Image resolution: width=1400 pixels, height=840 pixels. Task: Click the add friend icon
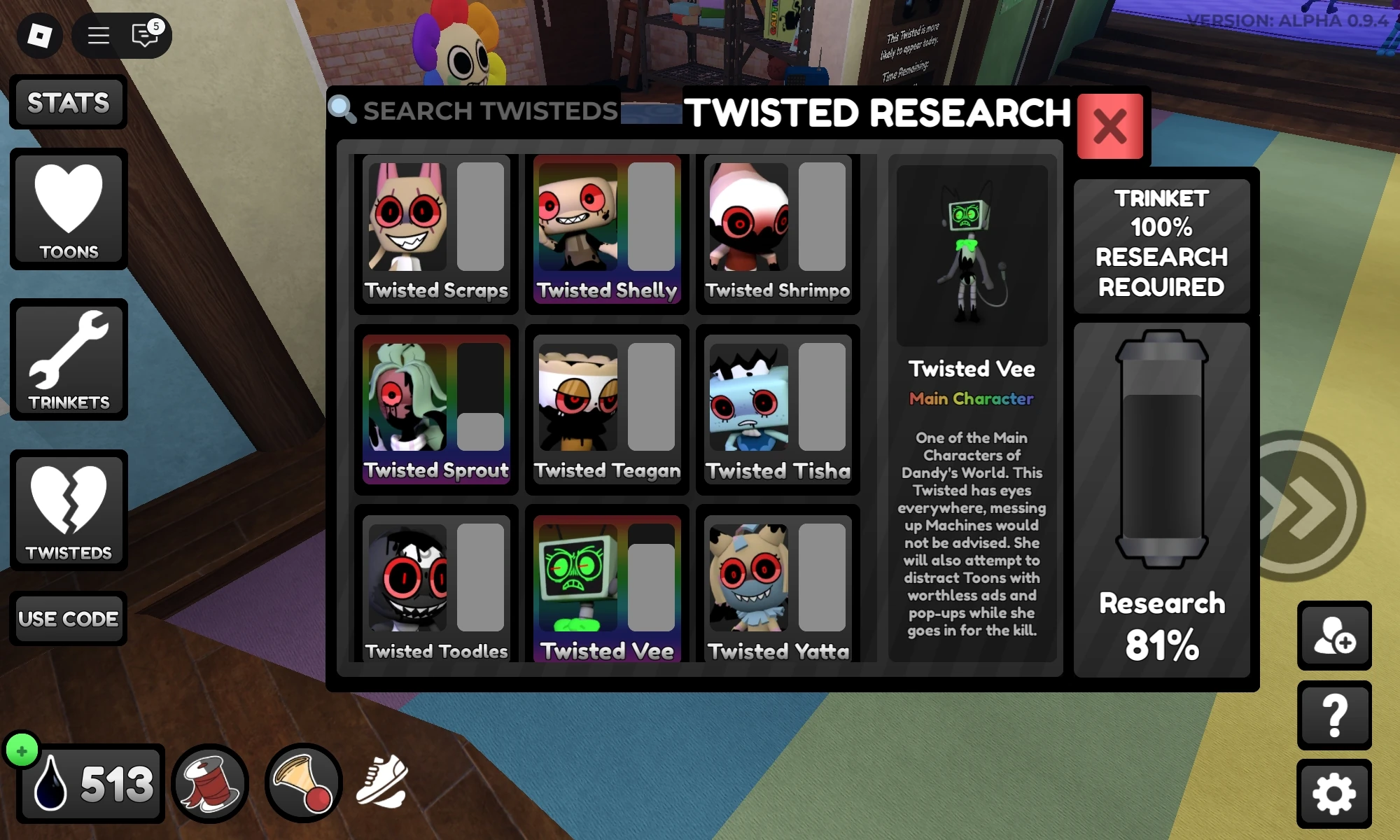1334,634
